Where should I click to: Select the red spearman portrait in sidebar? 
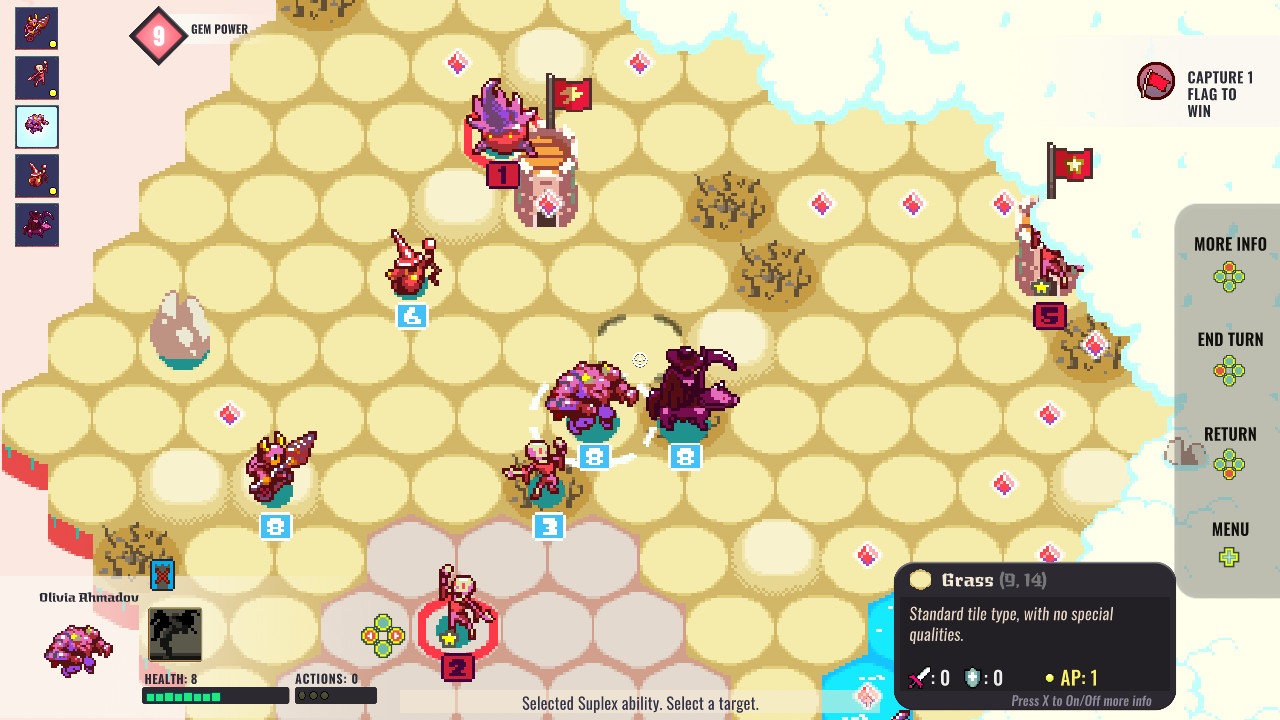click(x=35, y=77)
